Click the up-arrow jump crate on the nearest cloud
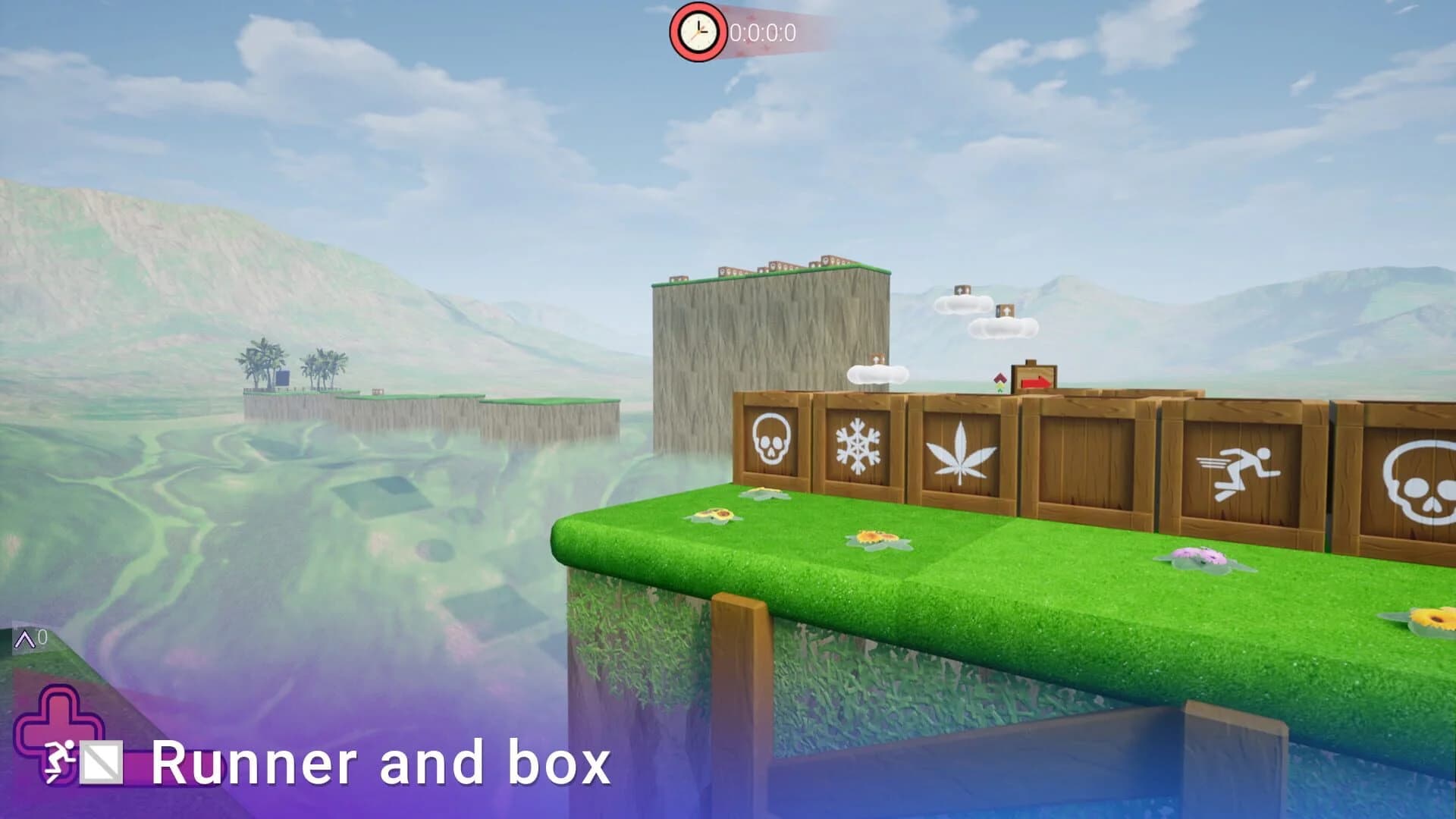This screenshot has width=1456, height=819. click(x=877, y=359)
